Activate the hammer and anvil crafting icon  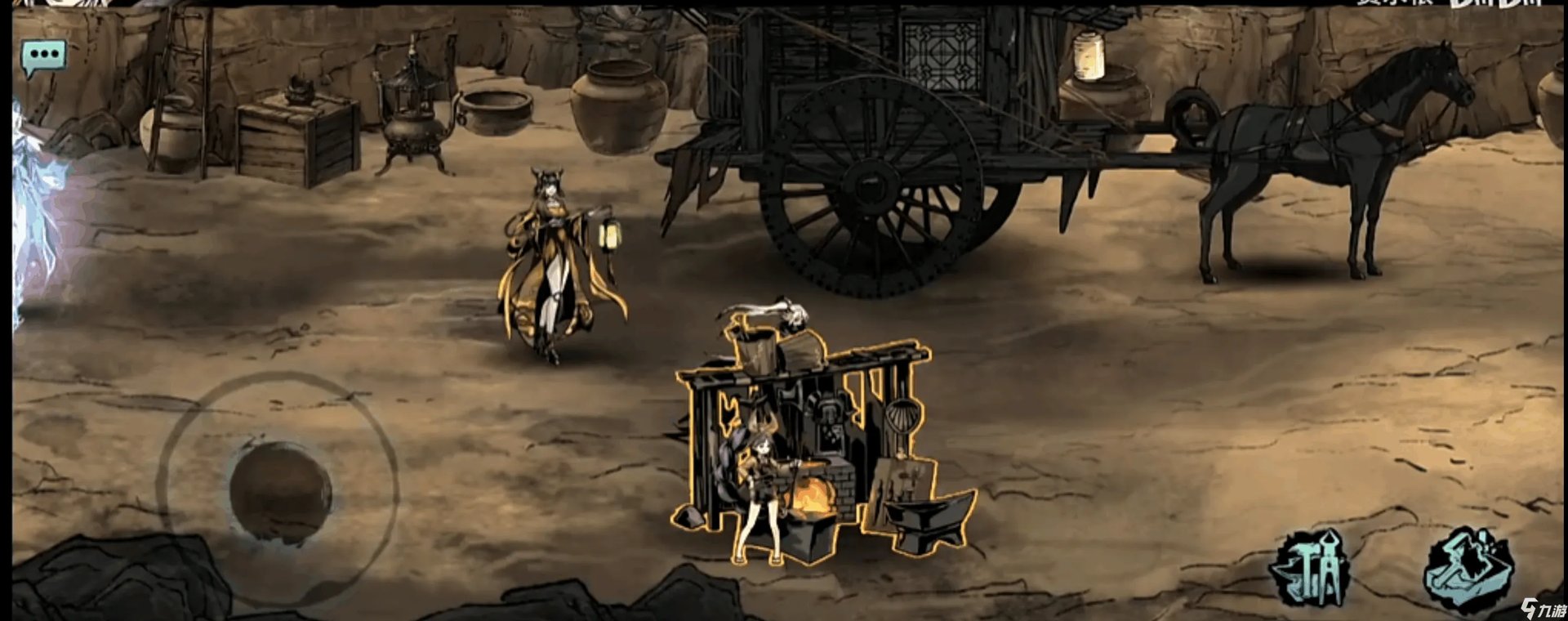pyautogui.click(x=1468, y=570)
